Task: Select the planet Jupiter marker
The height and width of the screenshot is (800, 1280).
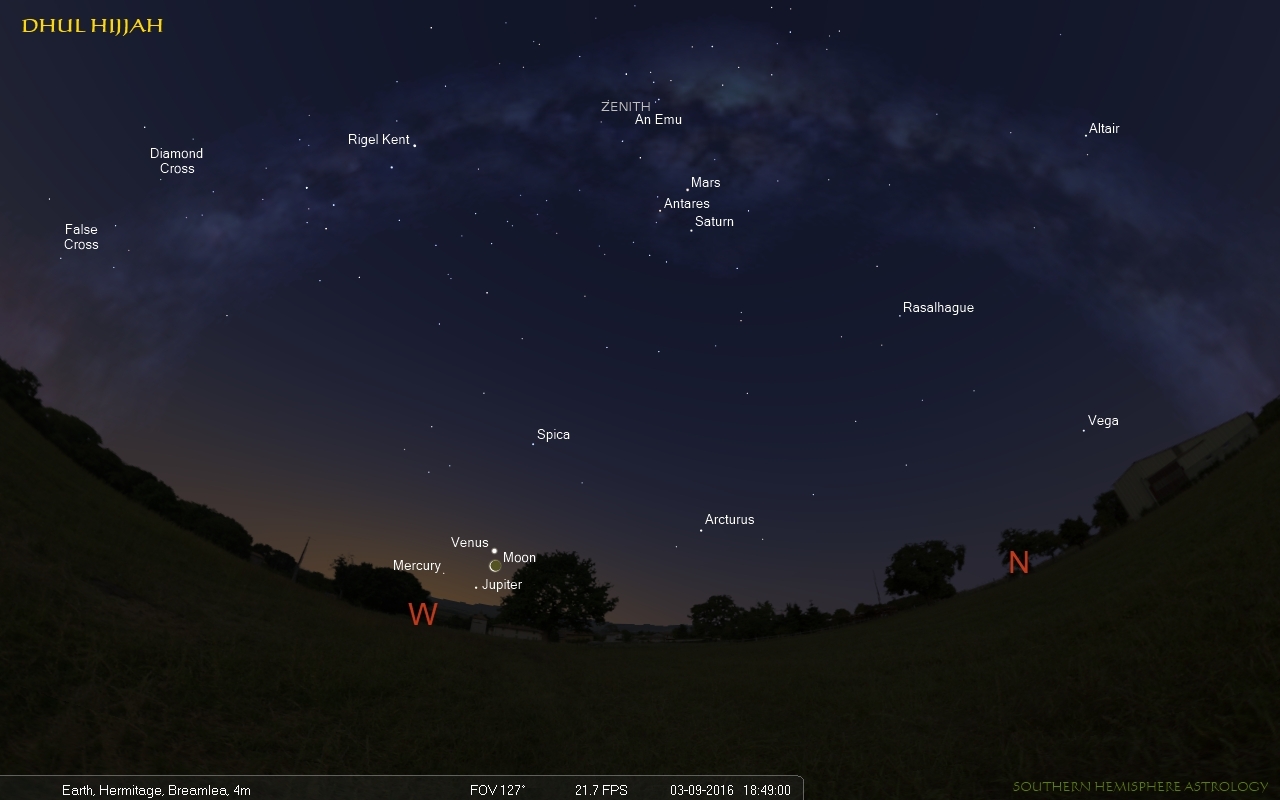Action: [x=476, y=587]
